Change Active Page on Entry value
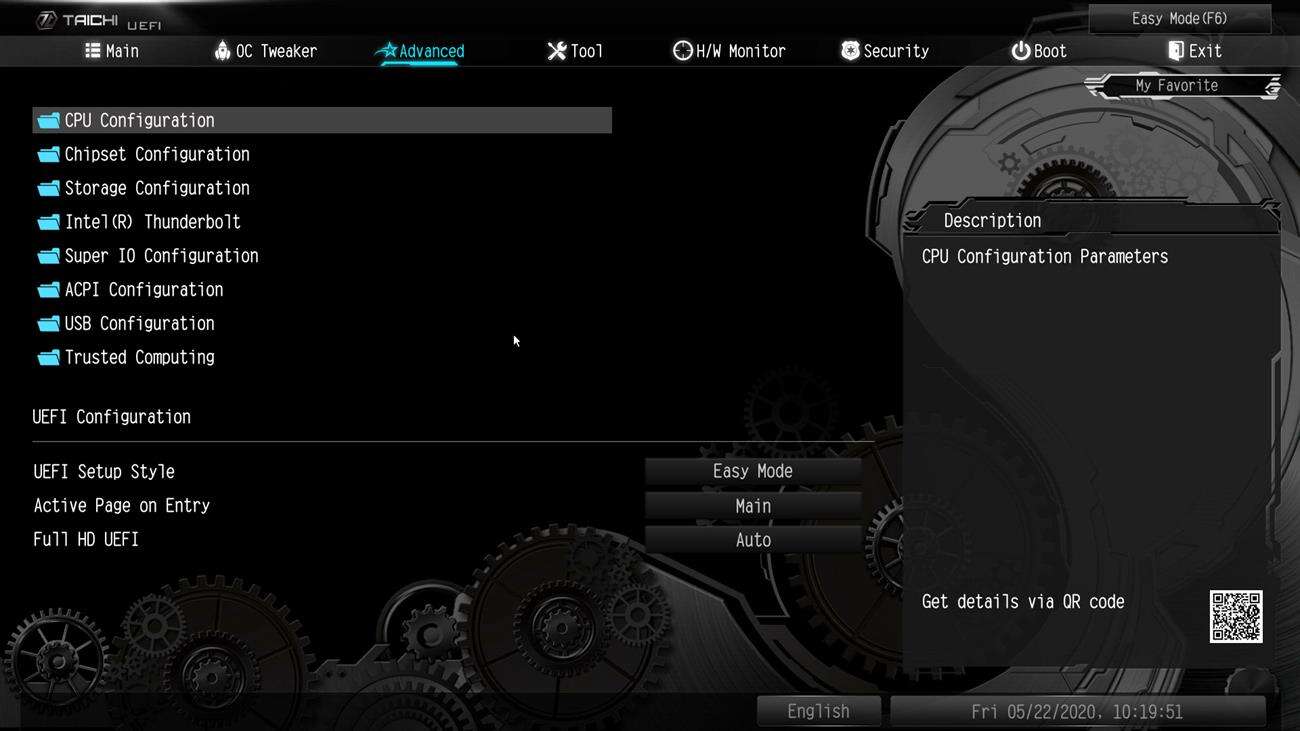 752,506
